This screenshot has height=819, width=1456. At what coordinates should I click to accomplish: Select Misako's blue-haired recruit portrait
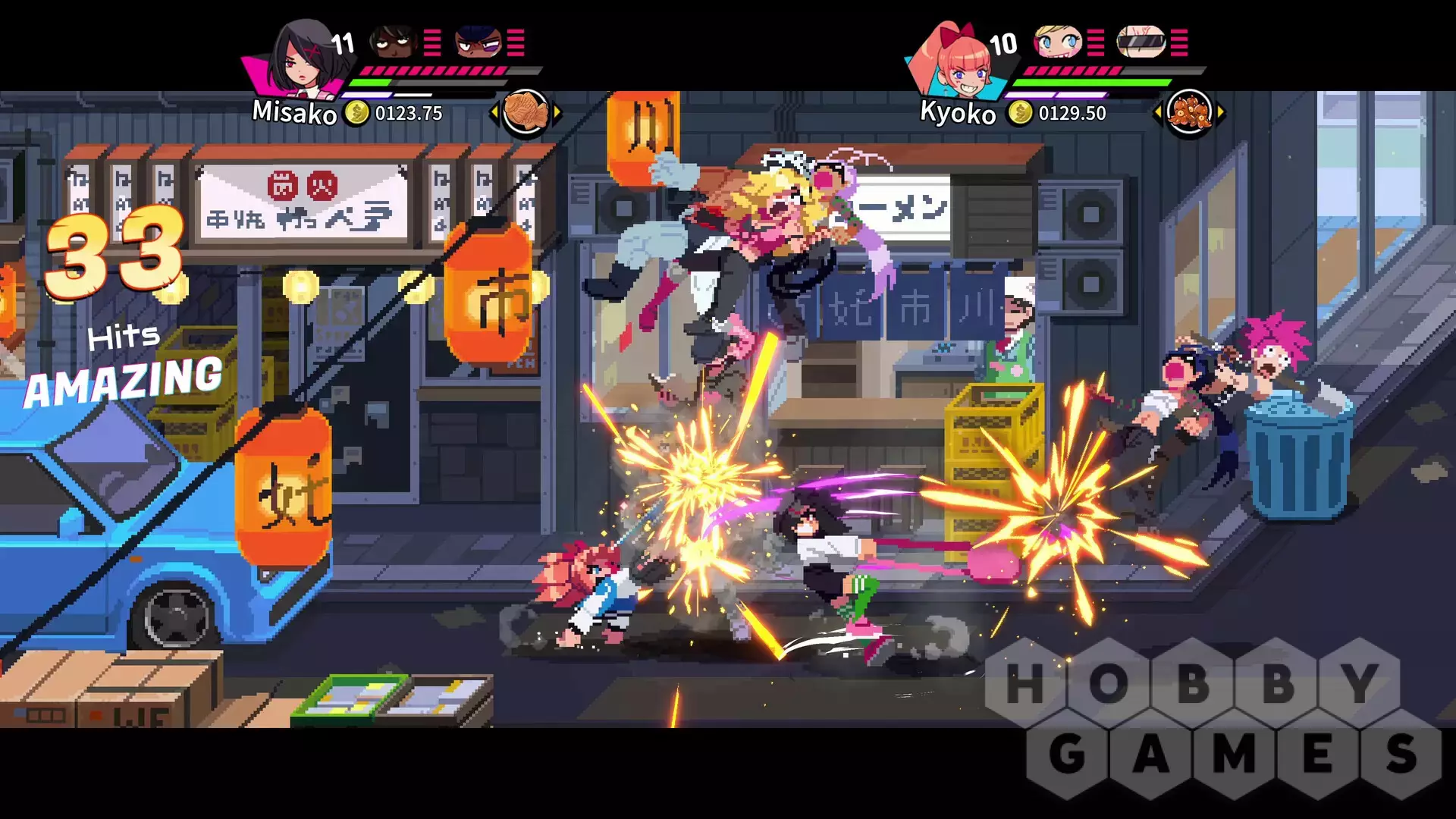[x=478, y=42]
